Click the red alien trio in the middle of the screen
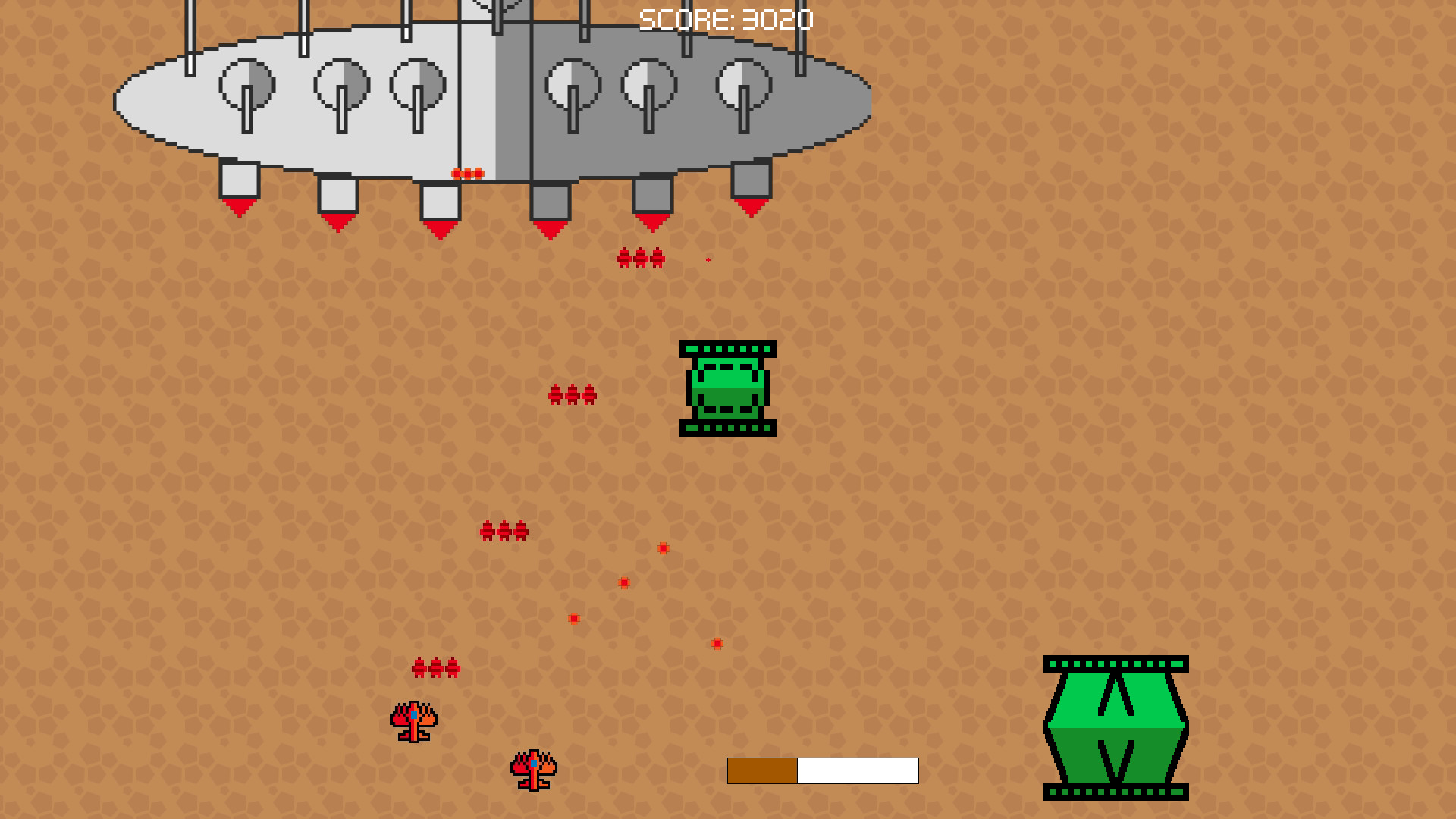This screenshot has height=819, width=1456. (x=503, y=531)
